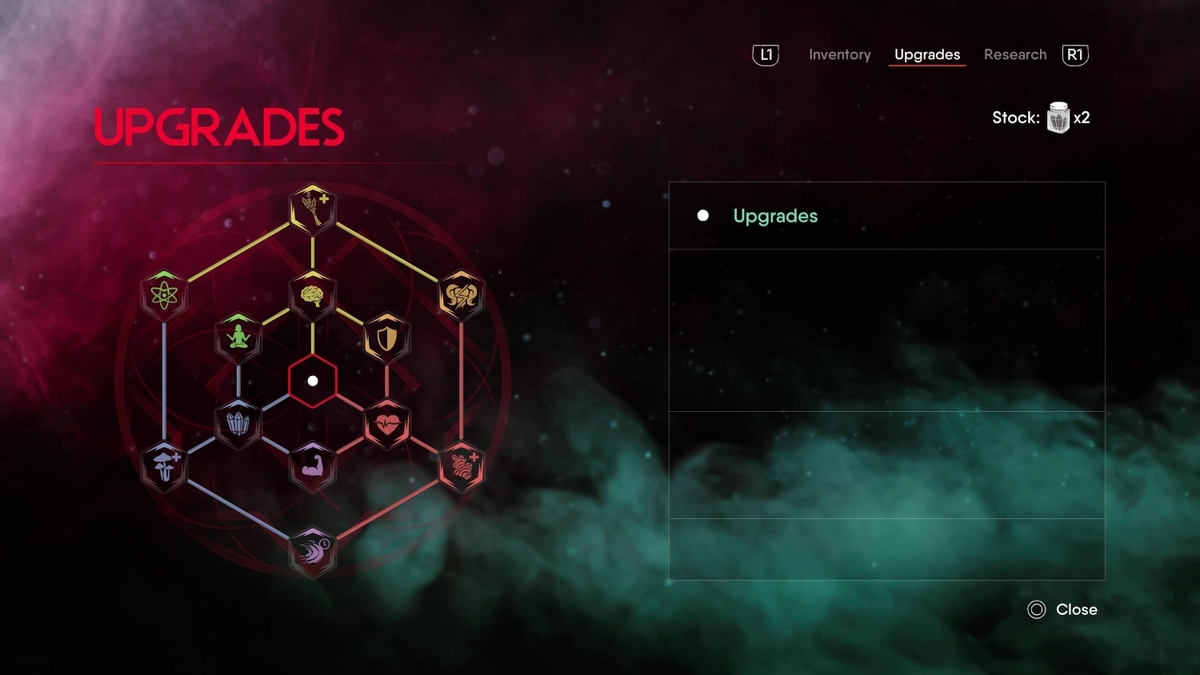Select the meditating figure upgrade node
The height and width of the screenshot is (675, 1200).
pos(238,338)
